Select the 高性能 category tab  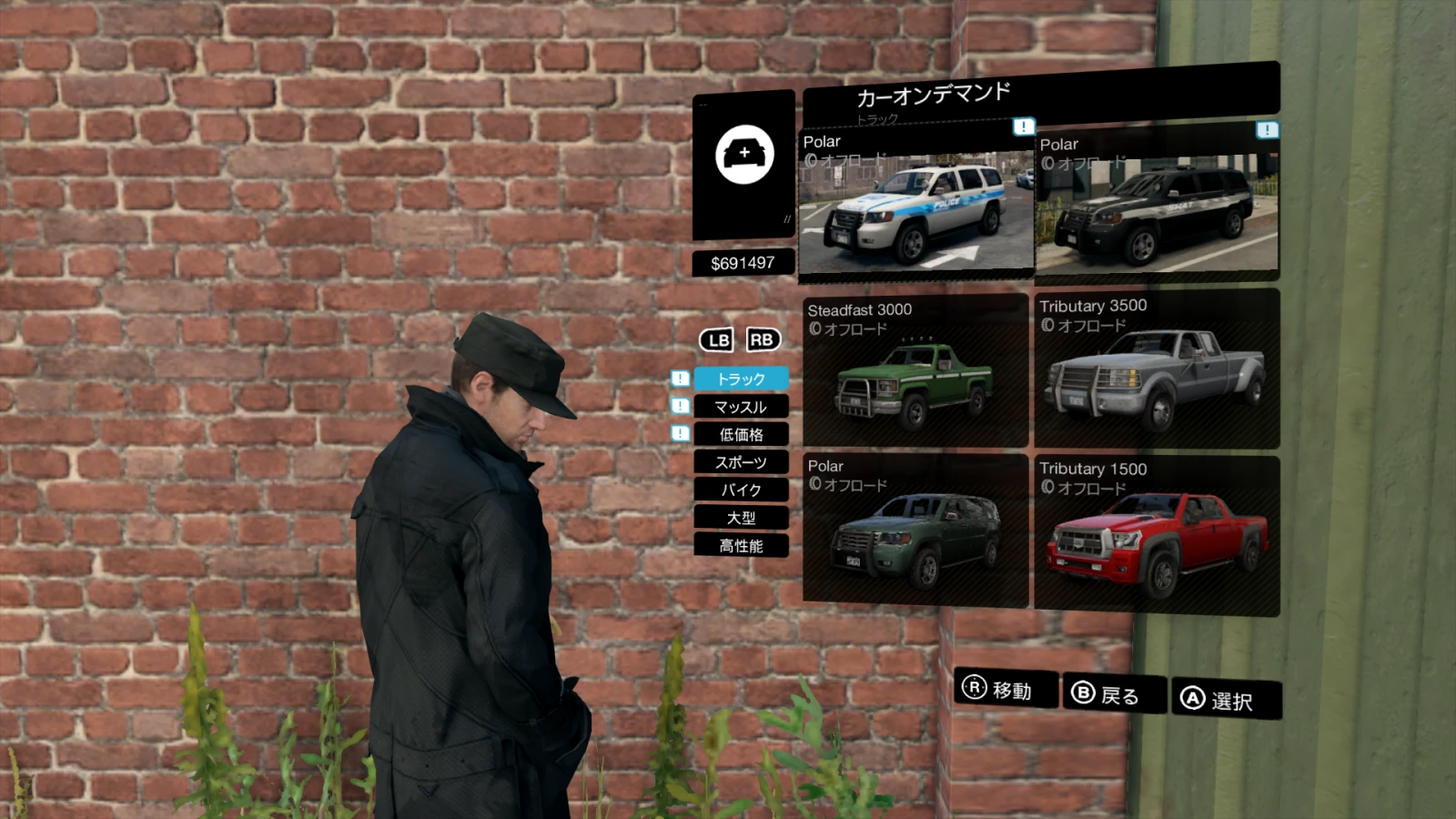pos(742,546)
